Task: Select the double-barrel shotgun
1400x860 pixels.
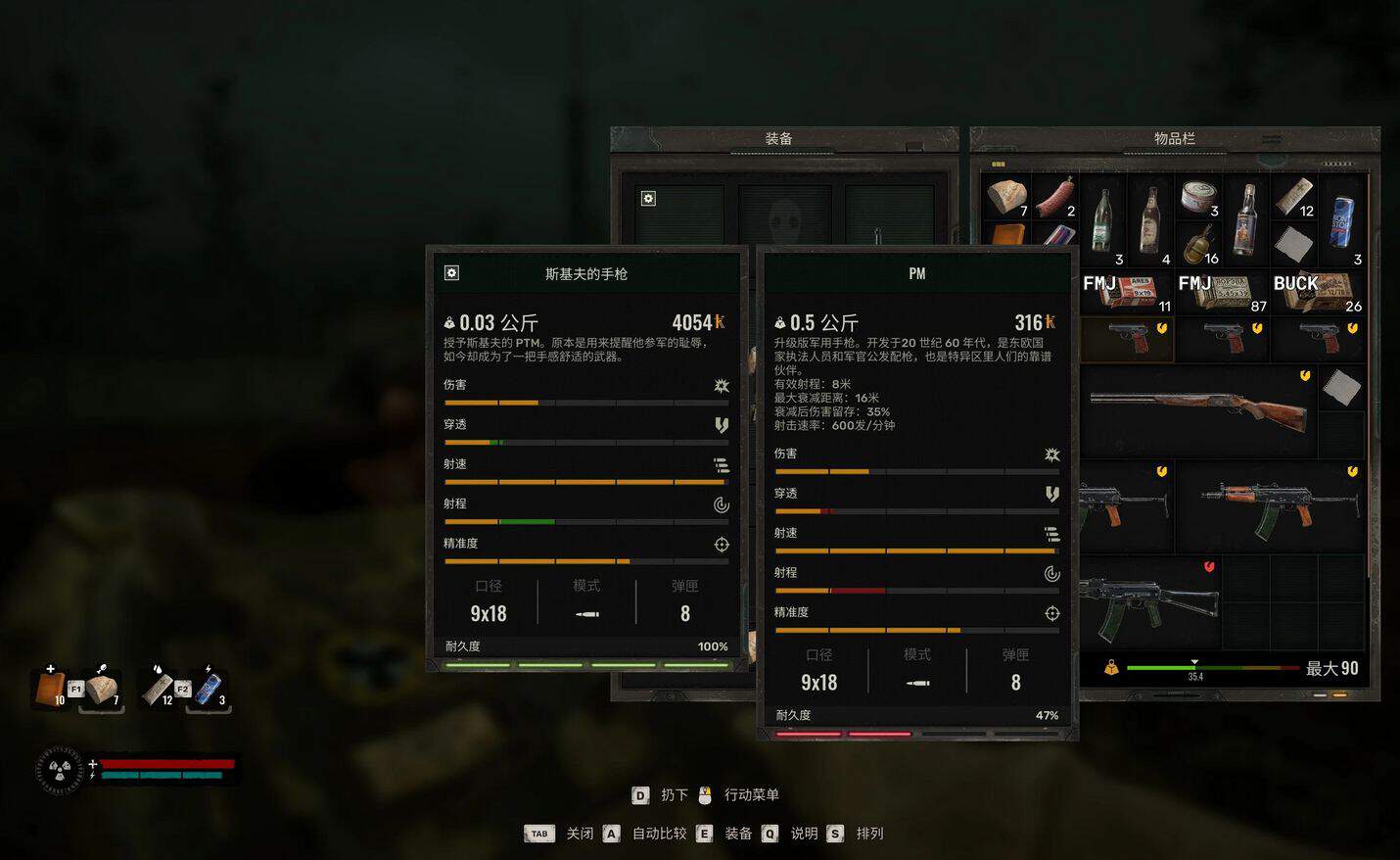Action: [x=1198, y=410]
